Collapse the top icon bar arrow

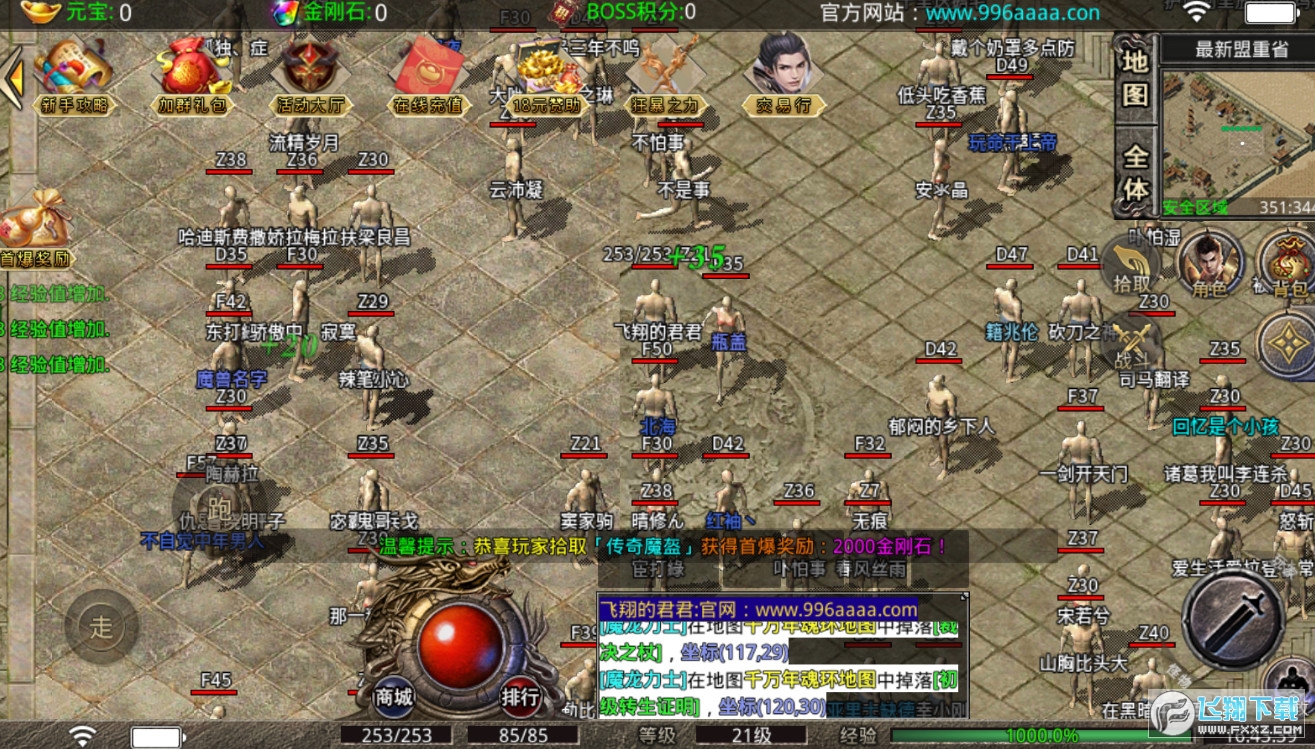[x=13, y=78]
